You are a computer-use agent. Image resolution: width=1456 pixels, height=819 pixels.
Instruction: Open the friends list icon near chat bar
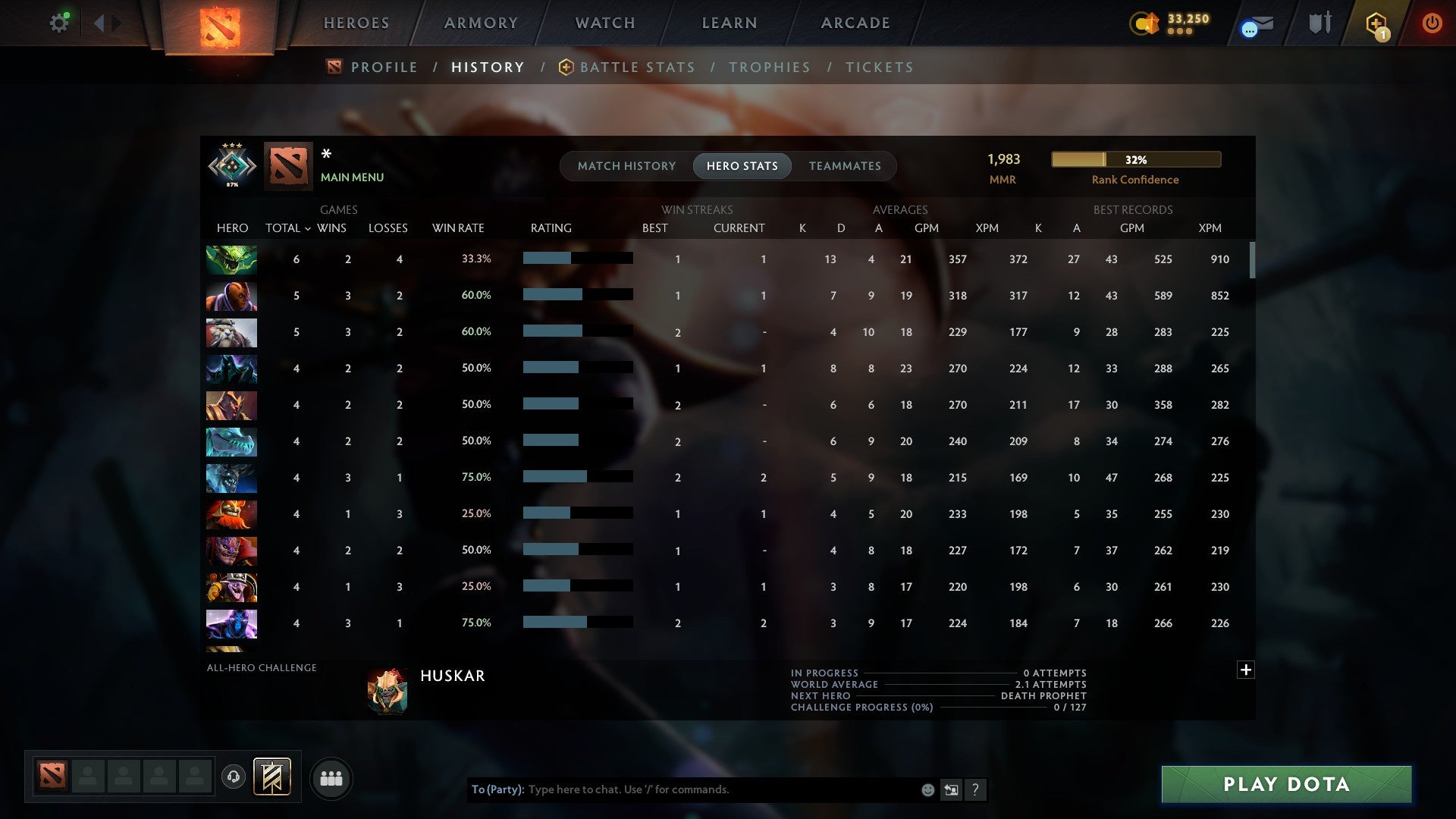click(x=331, y=777)
